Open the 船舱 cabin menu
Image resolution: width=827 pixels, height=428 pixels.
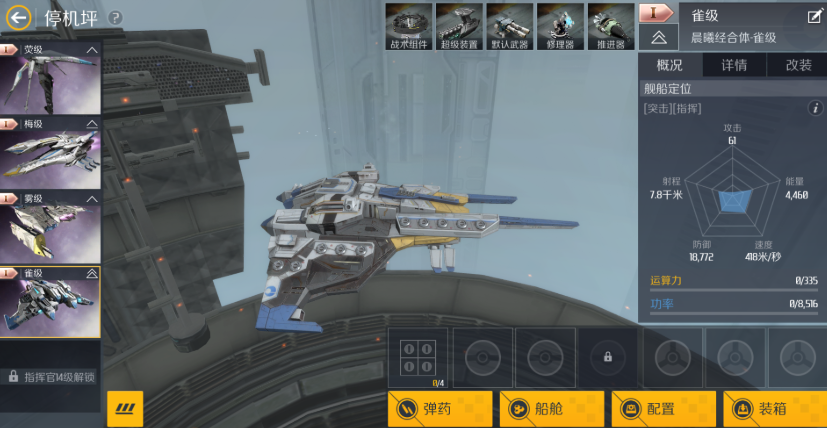coord(552,409)
